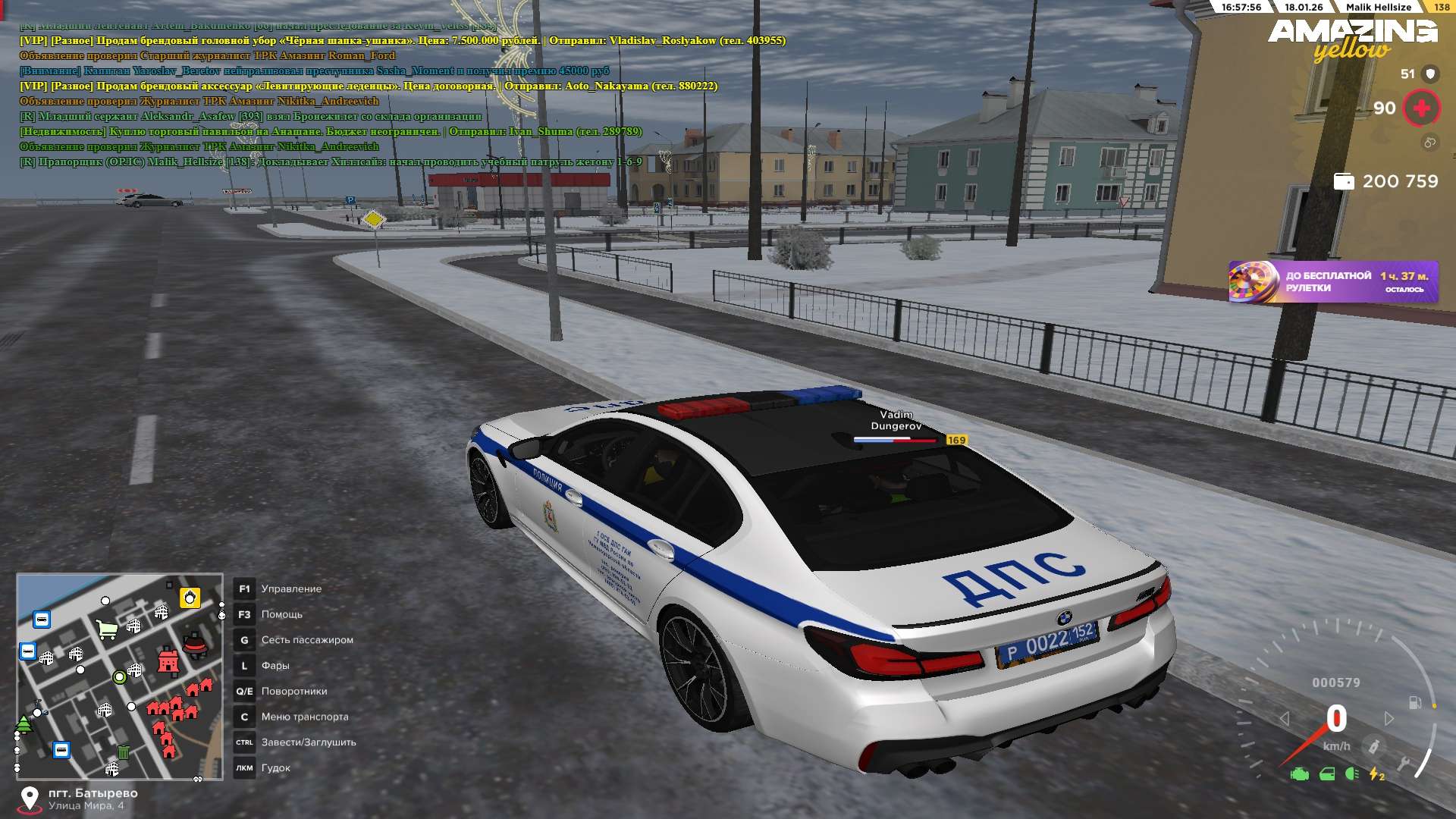Click the red health cross icon
The height and width of the screenshot is (819, 1456).
(1421, 108)
